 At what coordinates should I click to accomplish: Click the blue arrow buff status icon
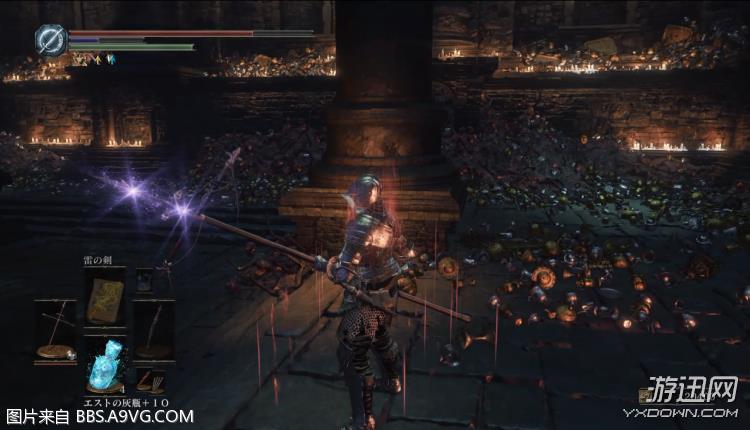110,59
